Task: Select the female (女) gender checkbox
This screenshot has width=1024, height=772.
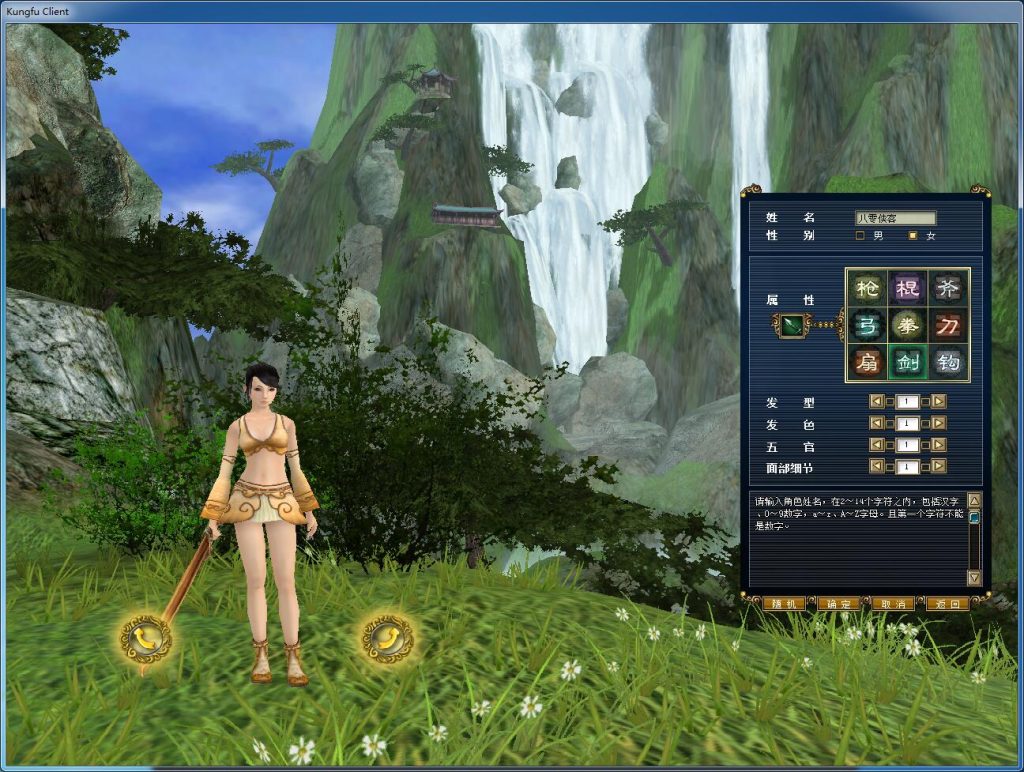Action: click(912, 236)
